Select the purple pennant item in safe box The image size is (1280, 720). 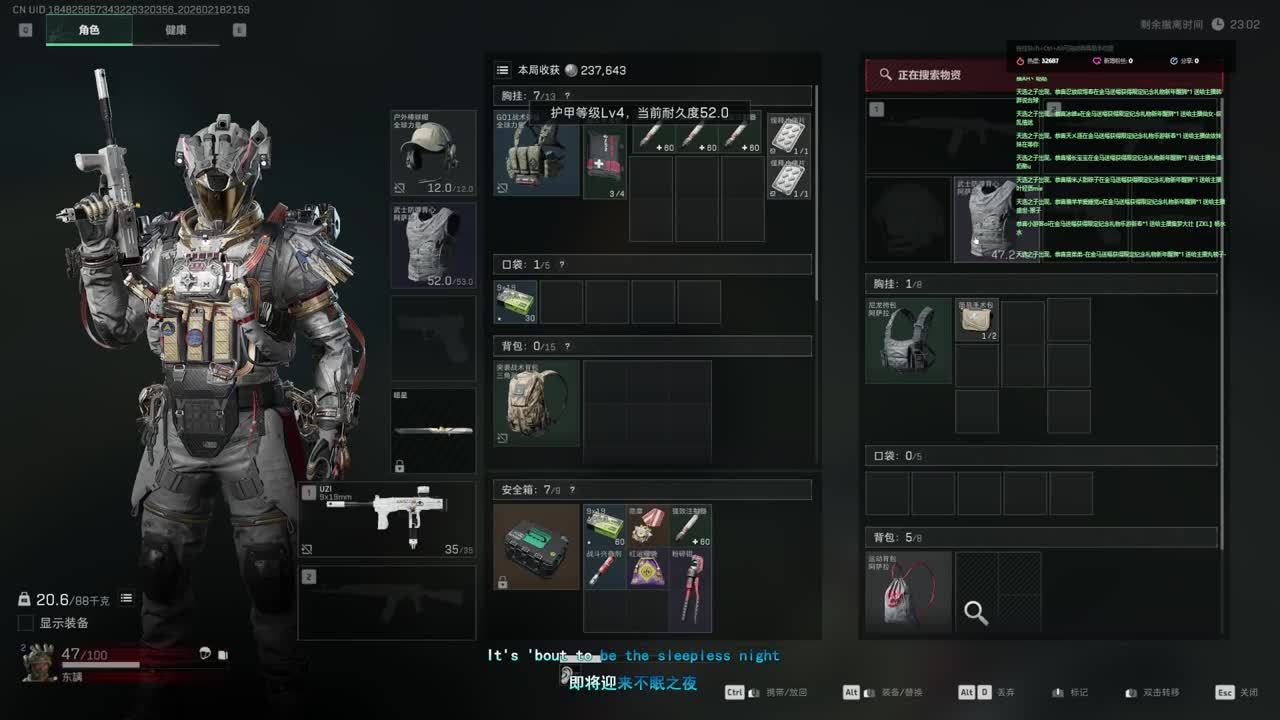point(648,568)
